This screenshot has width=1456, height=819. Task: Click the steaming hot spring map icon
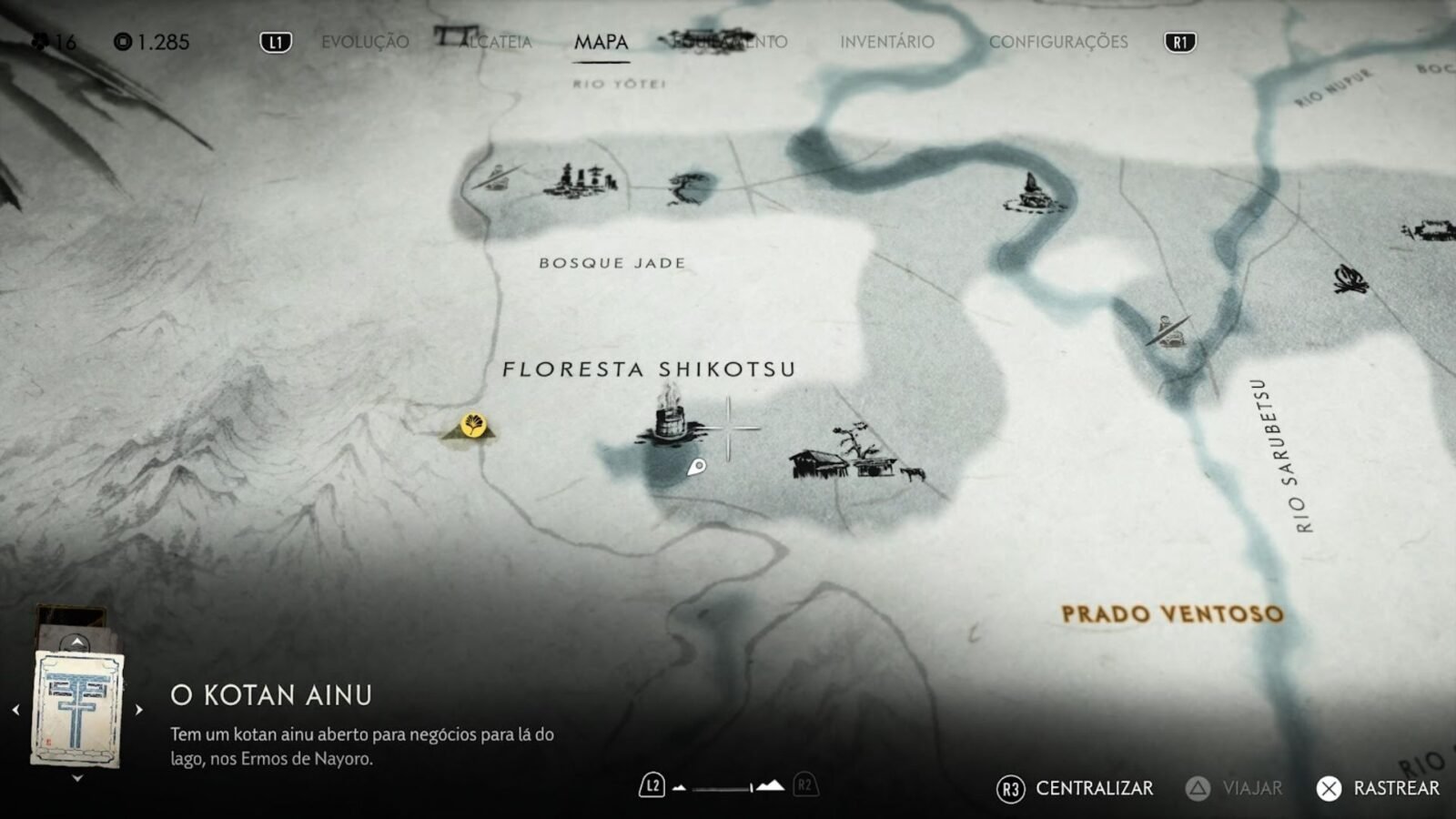(x=671, y=417)
